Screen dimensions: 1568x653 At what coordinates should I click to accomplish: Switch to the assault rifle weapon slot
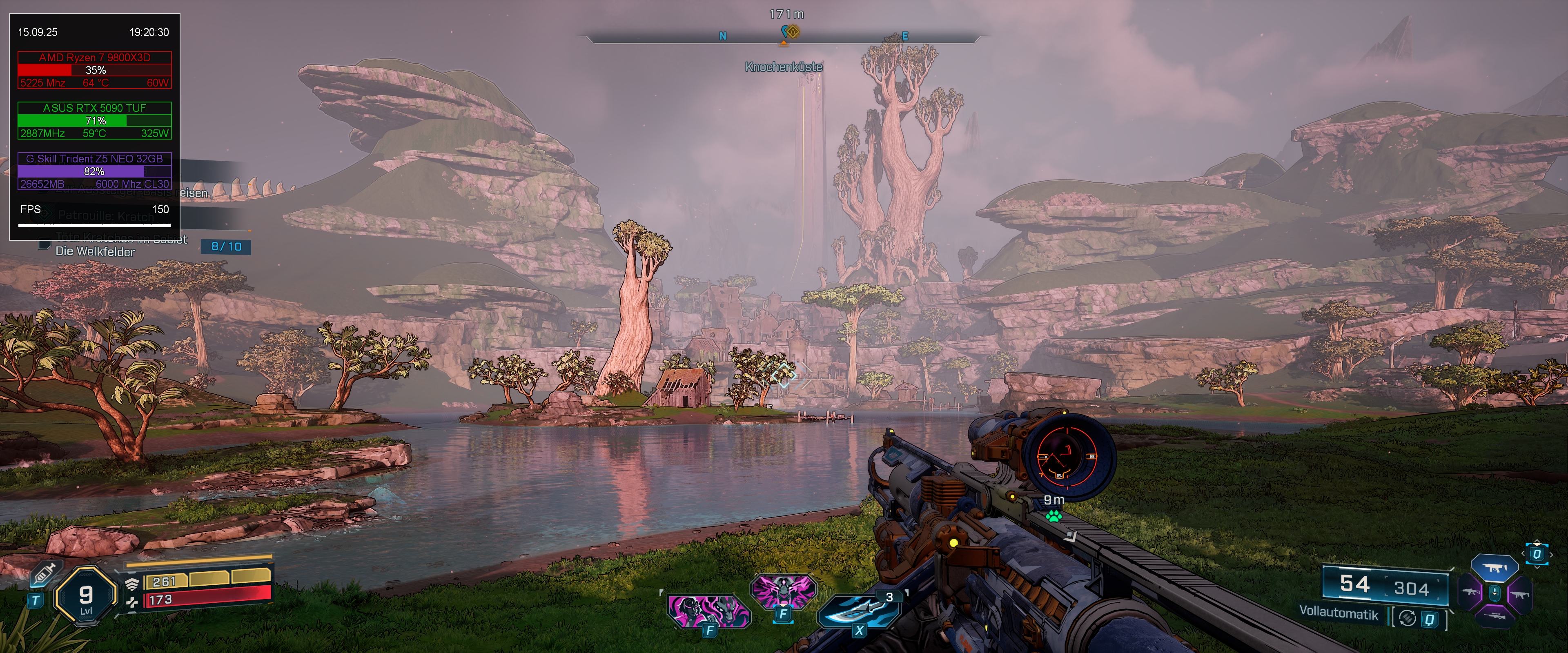click(x=1470, y=592)
